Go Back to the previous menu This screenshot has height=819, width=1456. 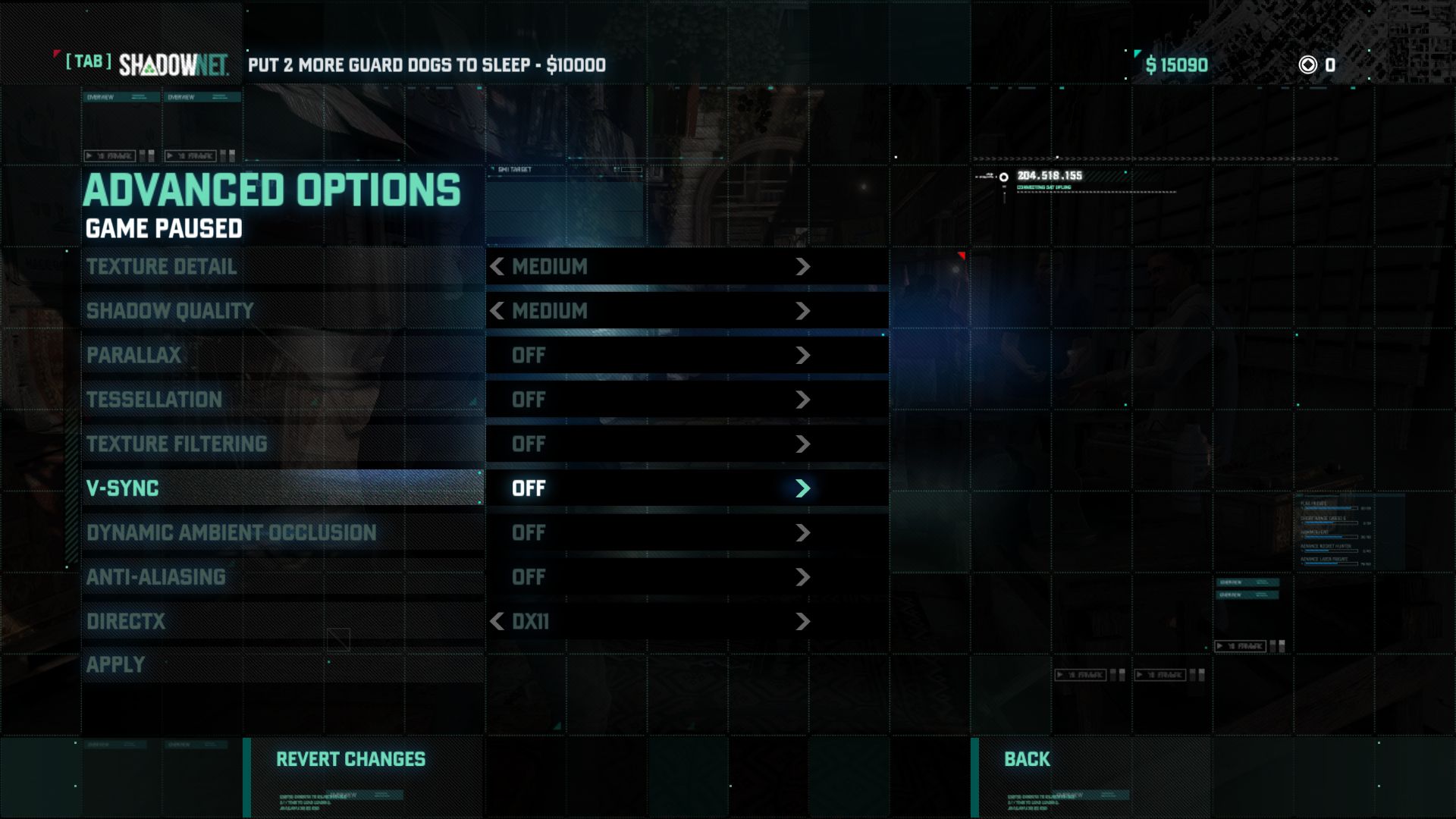click(x=1027, y=759)
